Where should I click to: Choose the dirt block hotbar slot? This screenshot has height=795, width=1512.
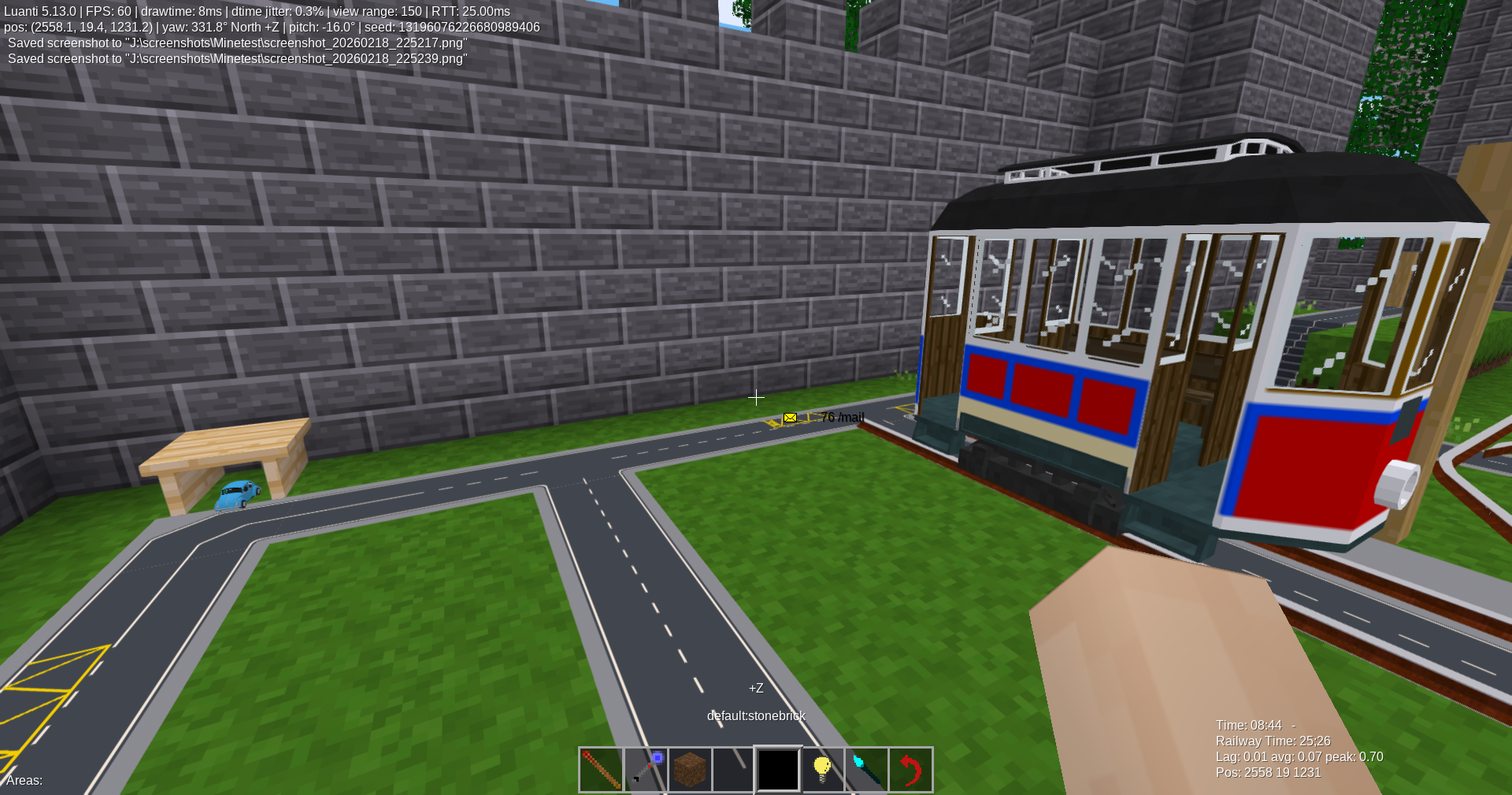coord(690,769)
